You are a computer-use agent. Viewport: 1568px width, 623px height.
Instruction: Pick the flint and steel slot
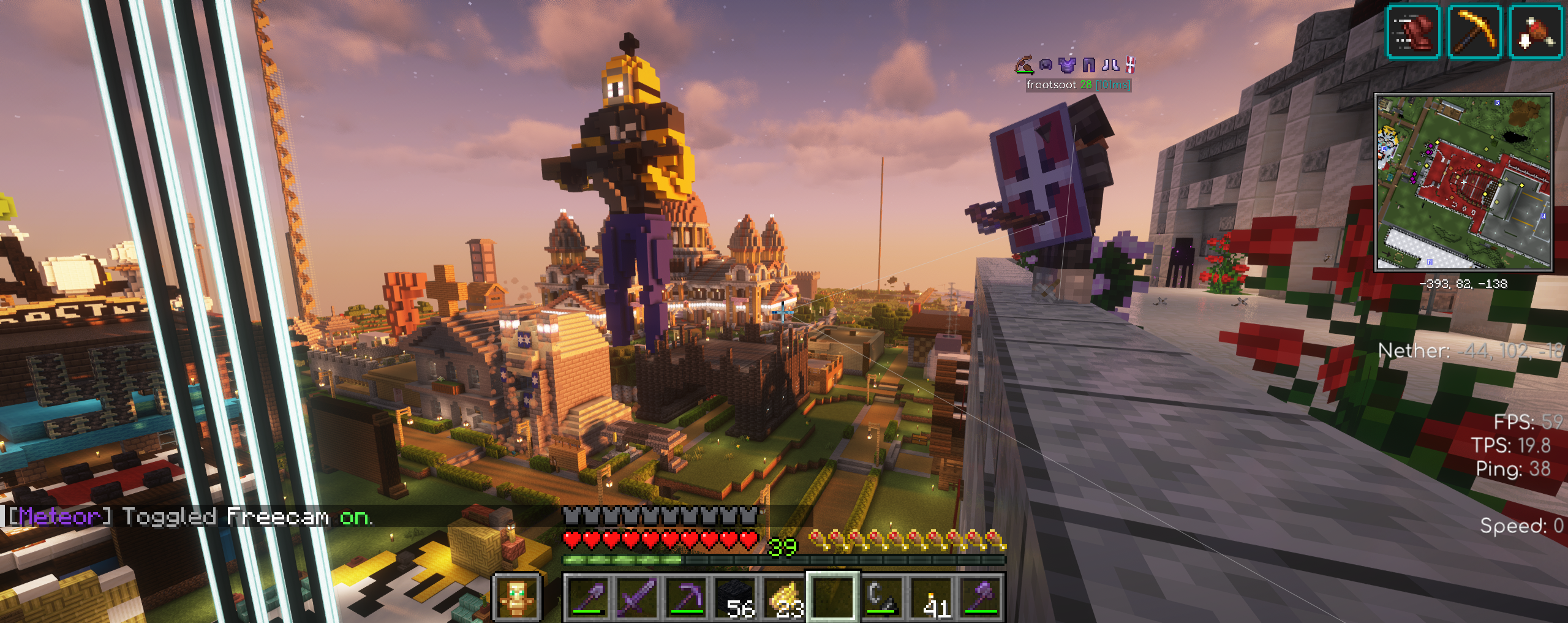click(883, 597)
